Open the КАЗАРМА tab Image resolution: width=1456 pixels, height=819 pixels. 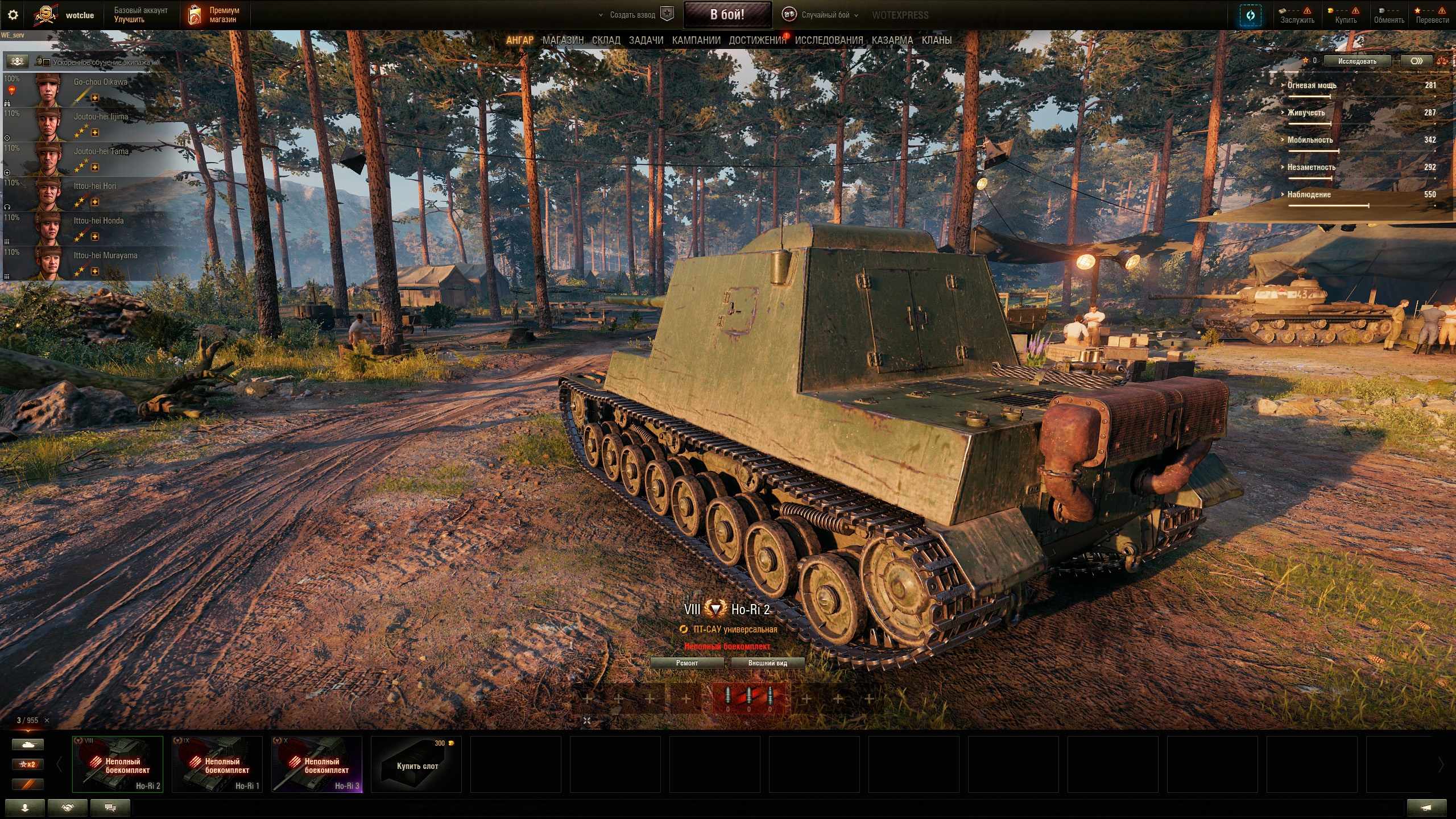pyautogui.click(x=892, y=40)
